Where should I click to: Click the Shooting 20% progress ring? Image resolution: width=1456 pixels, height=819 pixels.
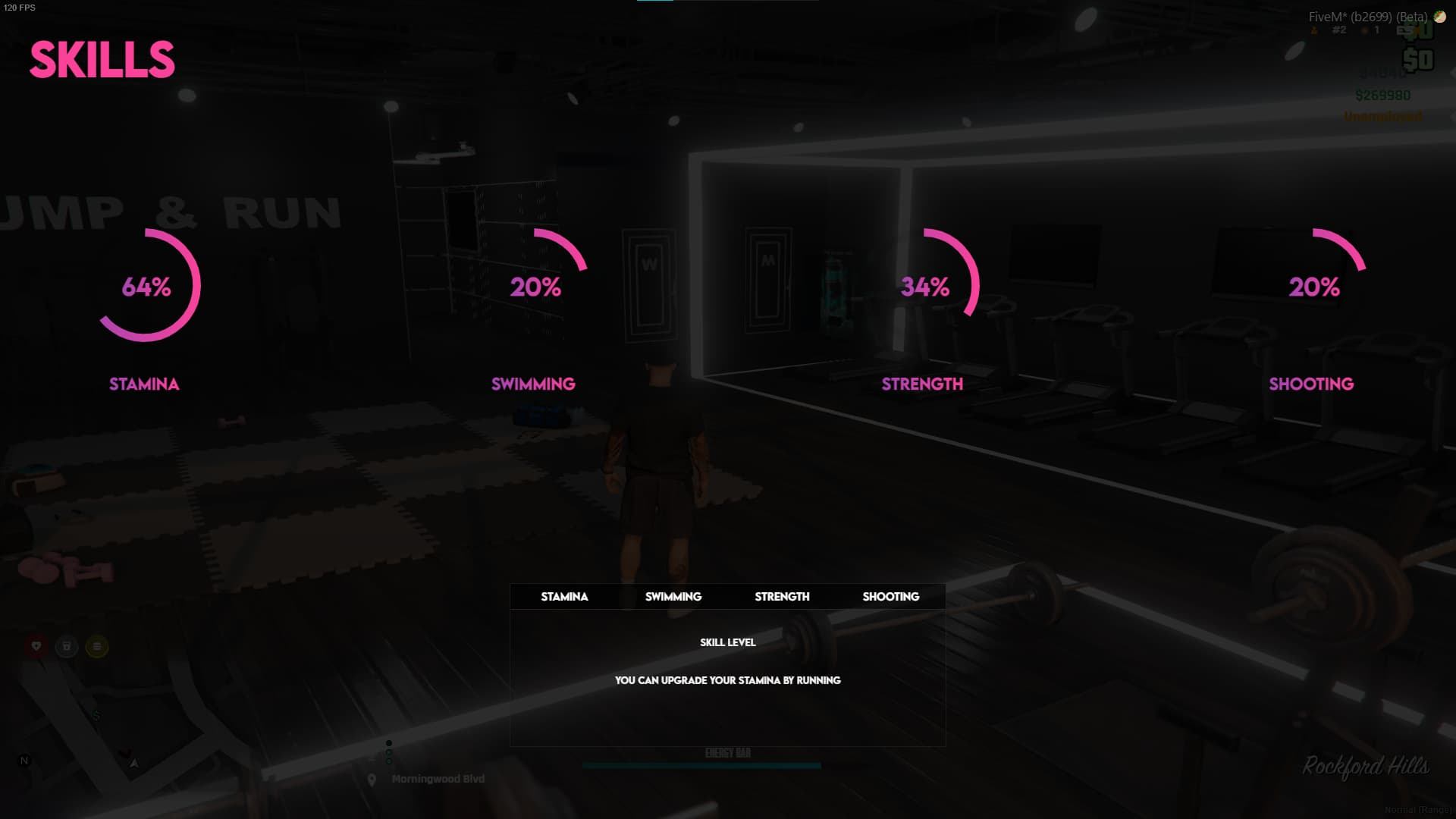(x=1312, y=287)
